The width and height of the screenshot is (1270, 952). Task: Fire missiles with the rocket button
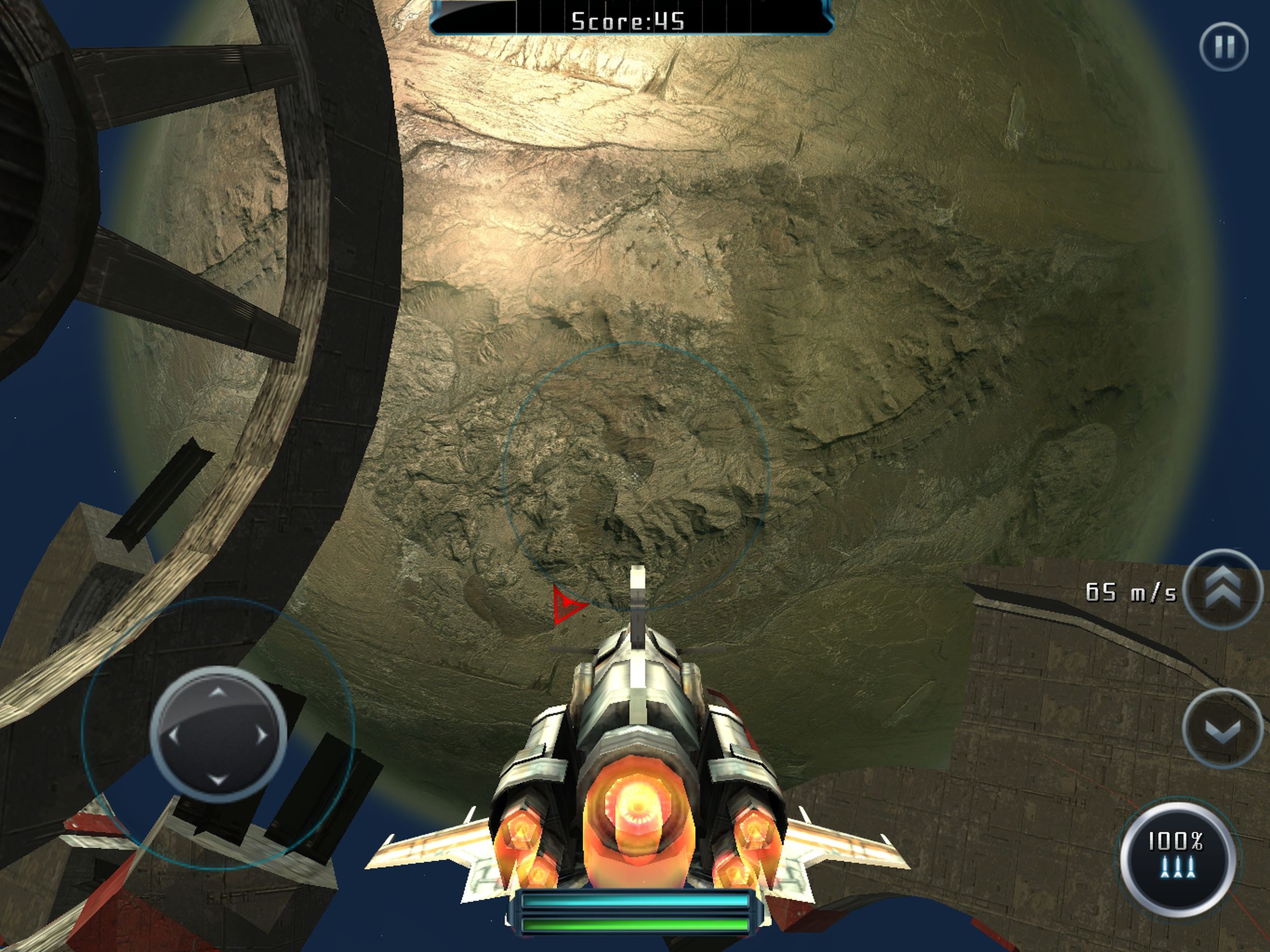(x=1177, y=857)
